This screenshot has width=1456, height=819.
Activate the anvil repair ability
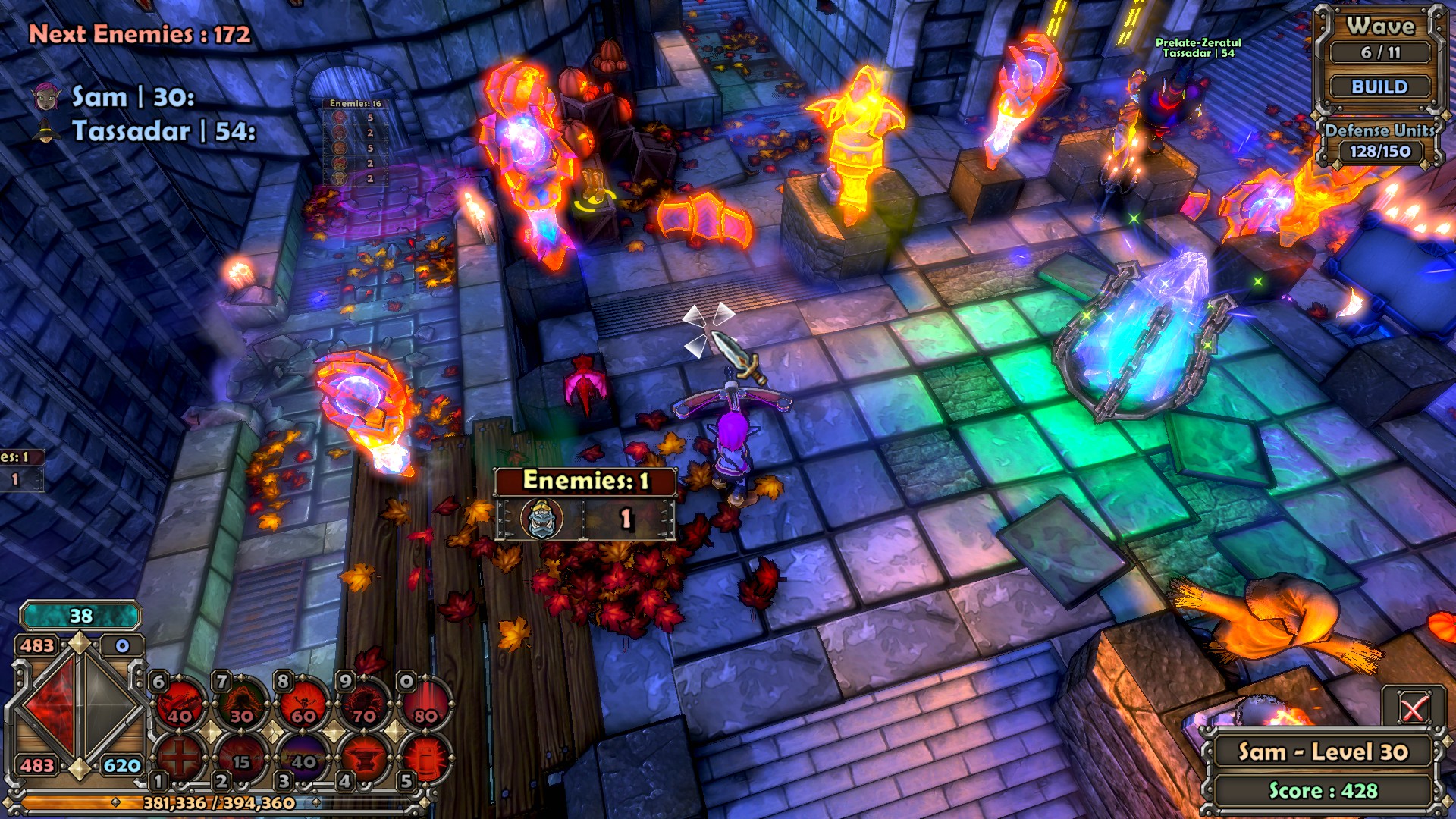coord(365,757)
